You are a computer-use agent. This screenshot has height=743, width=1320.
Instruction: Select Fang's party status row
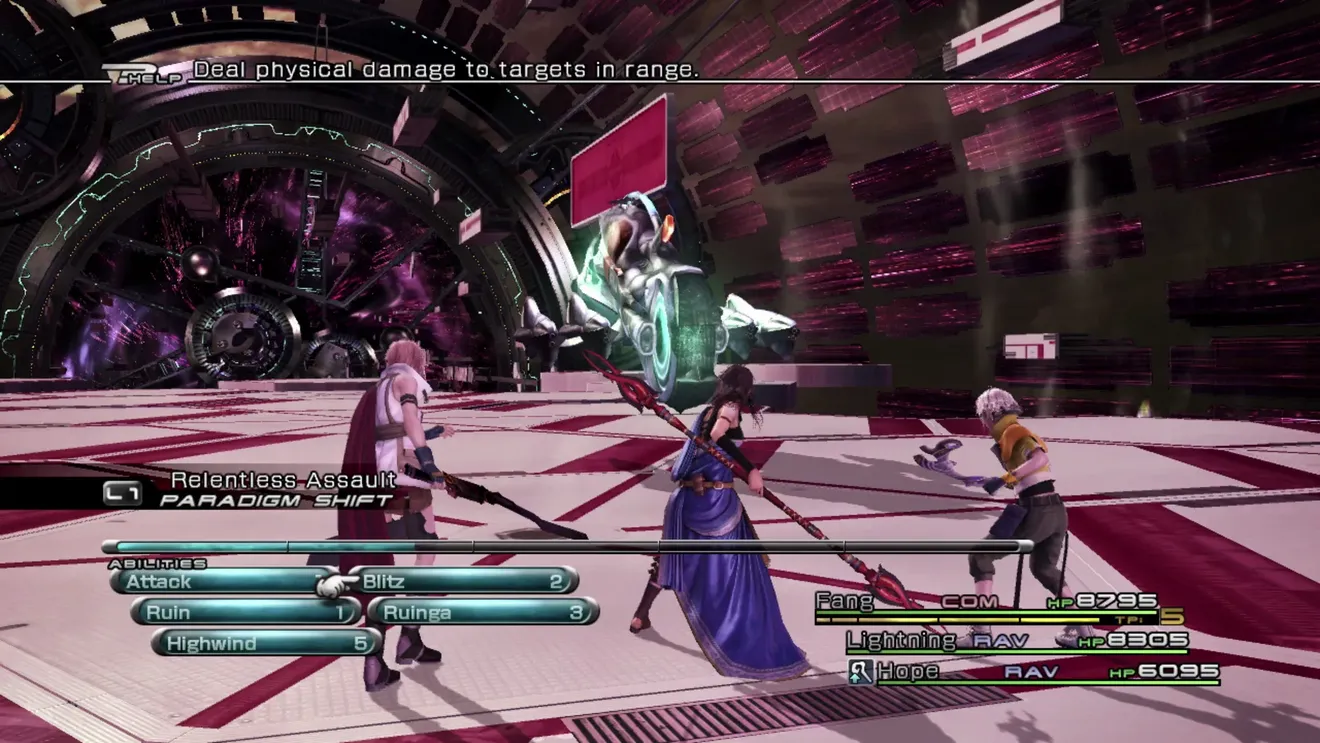[985, 603]
